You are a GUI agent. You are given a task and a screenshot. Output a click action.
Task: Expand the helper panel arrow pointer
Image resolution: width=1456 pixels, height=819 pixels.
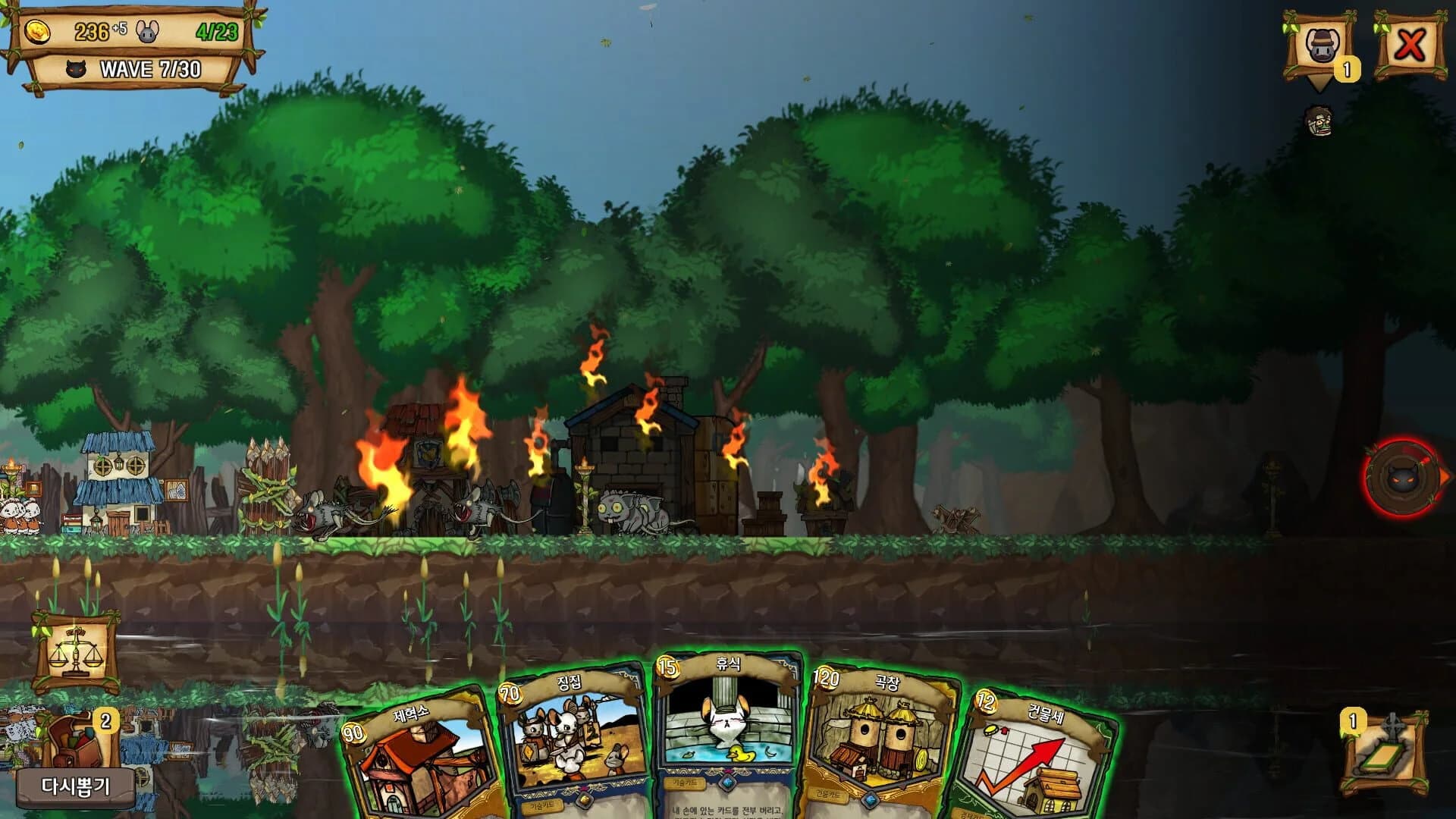pos(1318,82)
